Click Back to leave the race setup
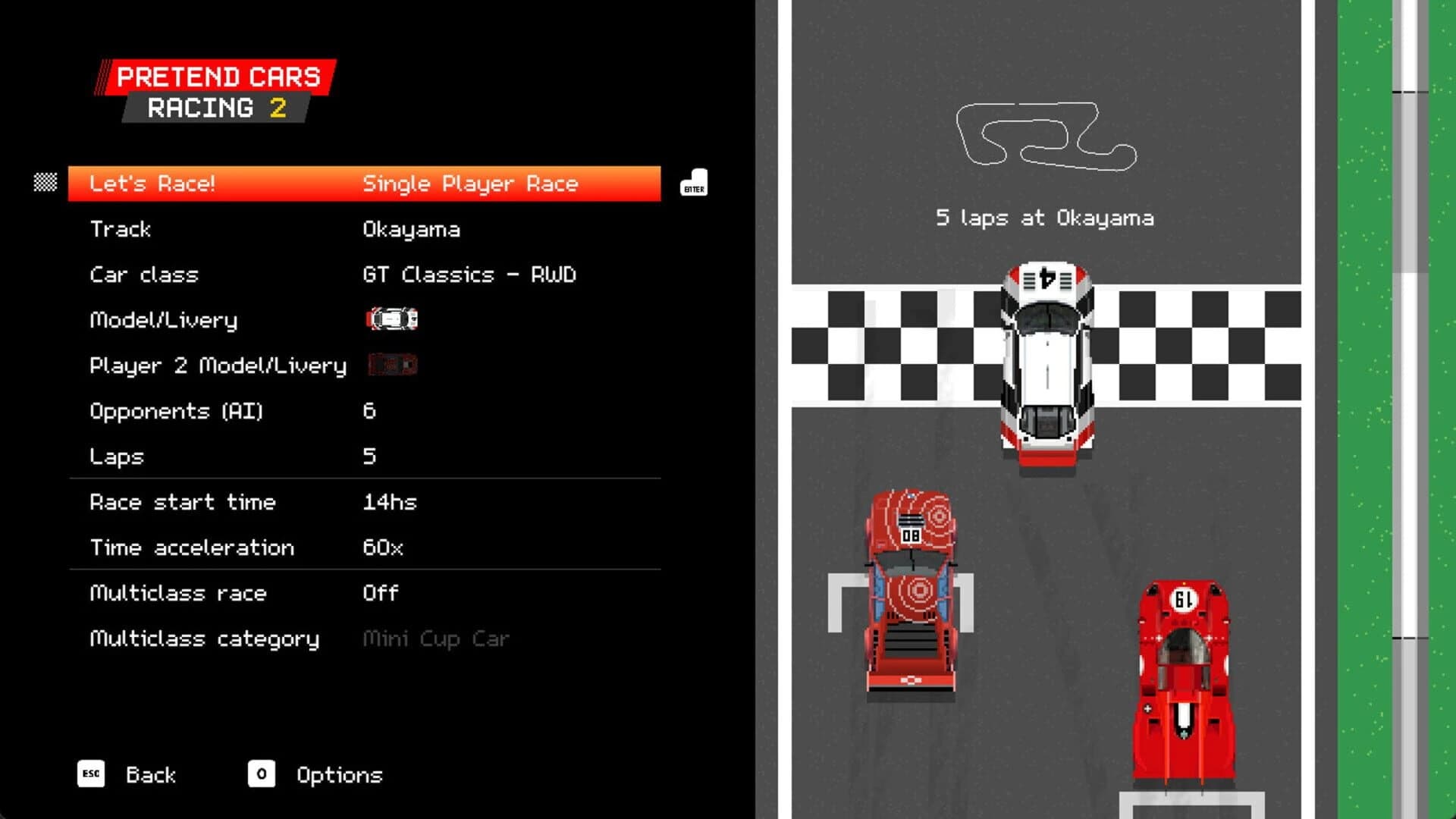Viewport: 1456px width, 819px height. point(150,774)
